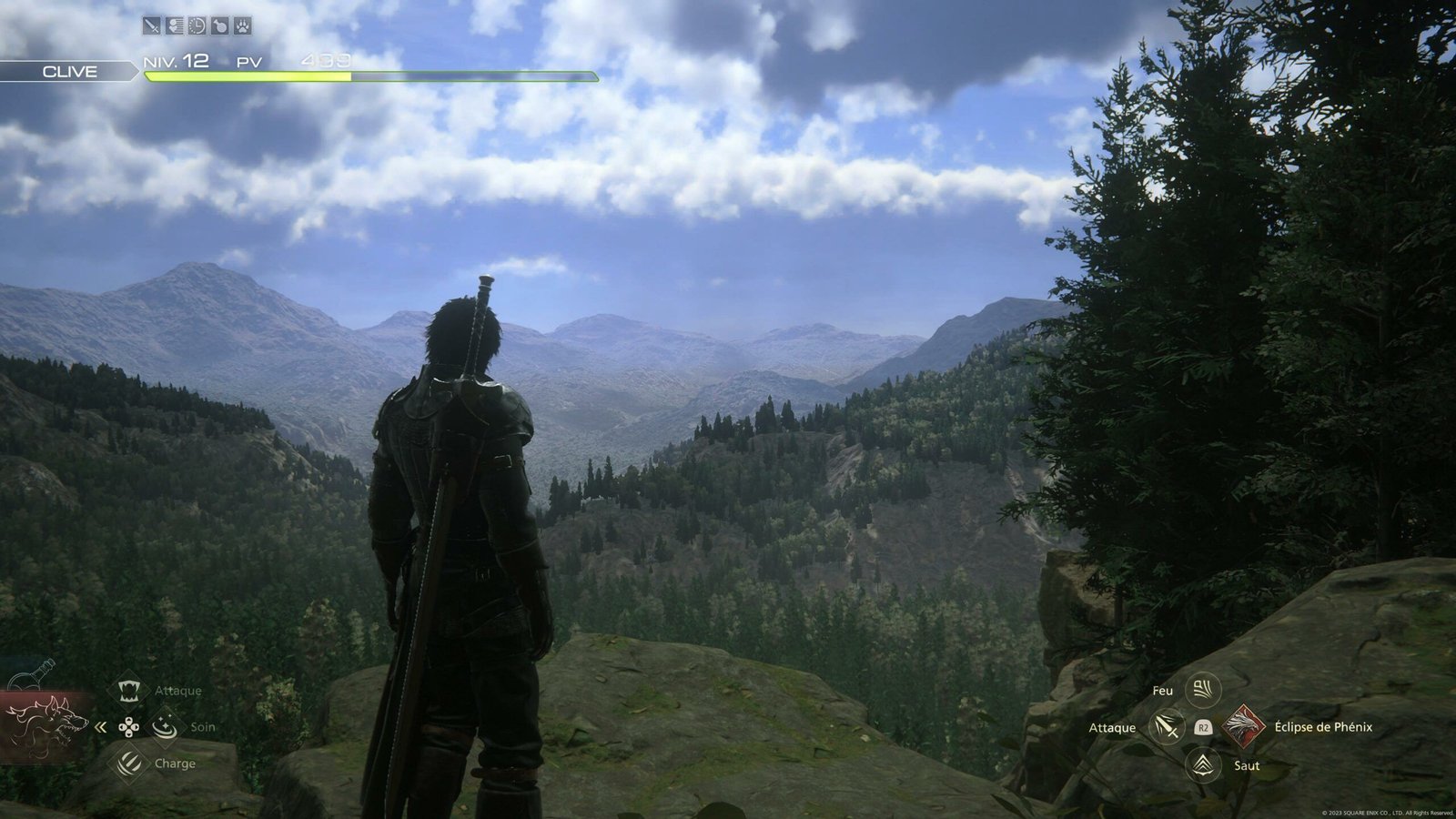Choose the potion bottle shortcut set
1456x819 pixels.
pos(32,676)
